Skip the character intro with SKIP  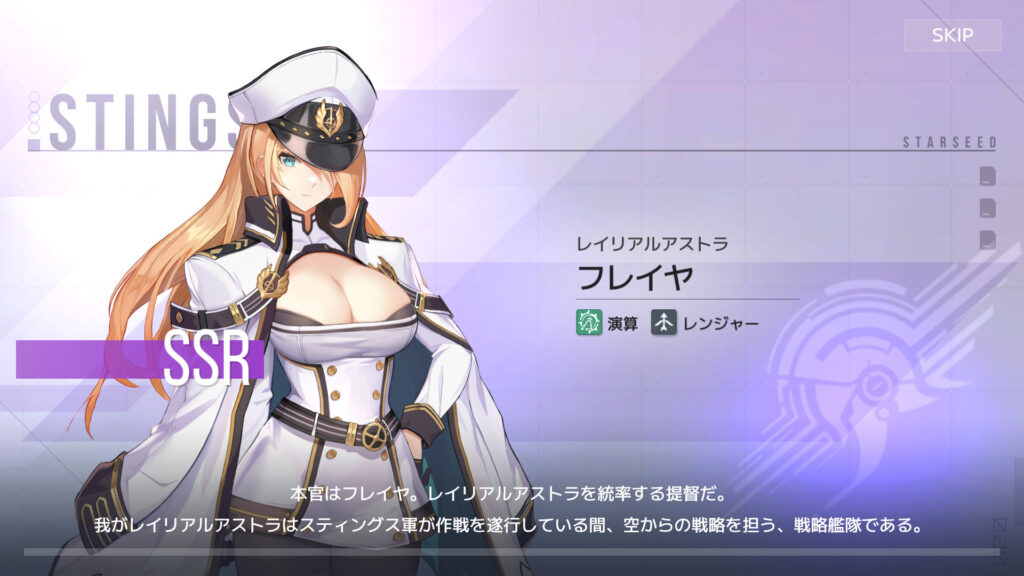(952, 36)
